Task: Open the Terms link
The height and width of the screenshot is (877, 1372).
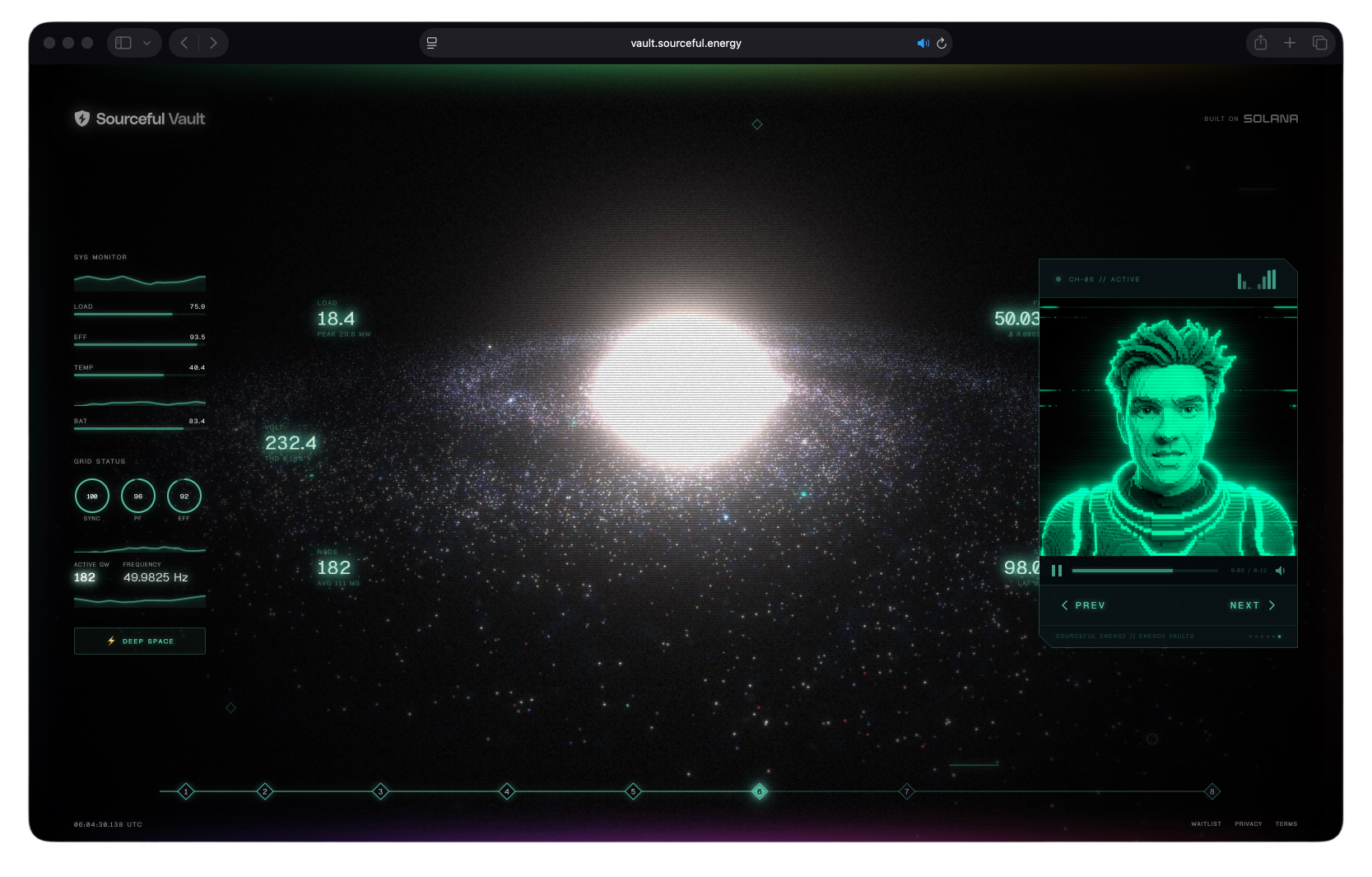Action: pos(1286,823)
